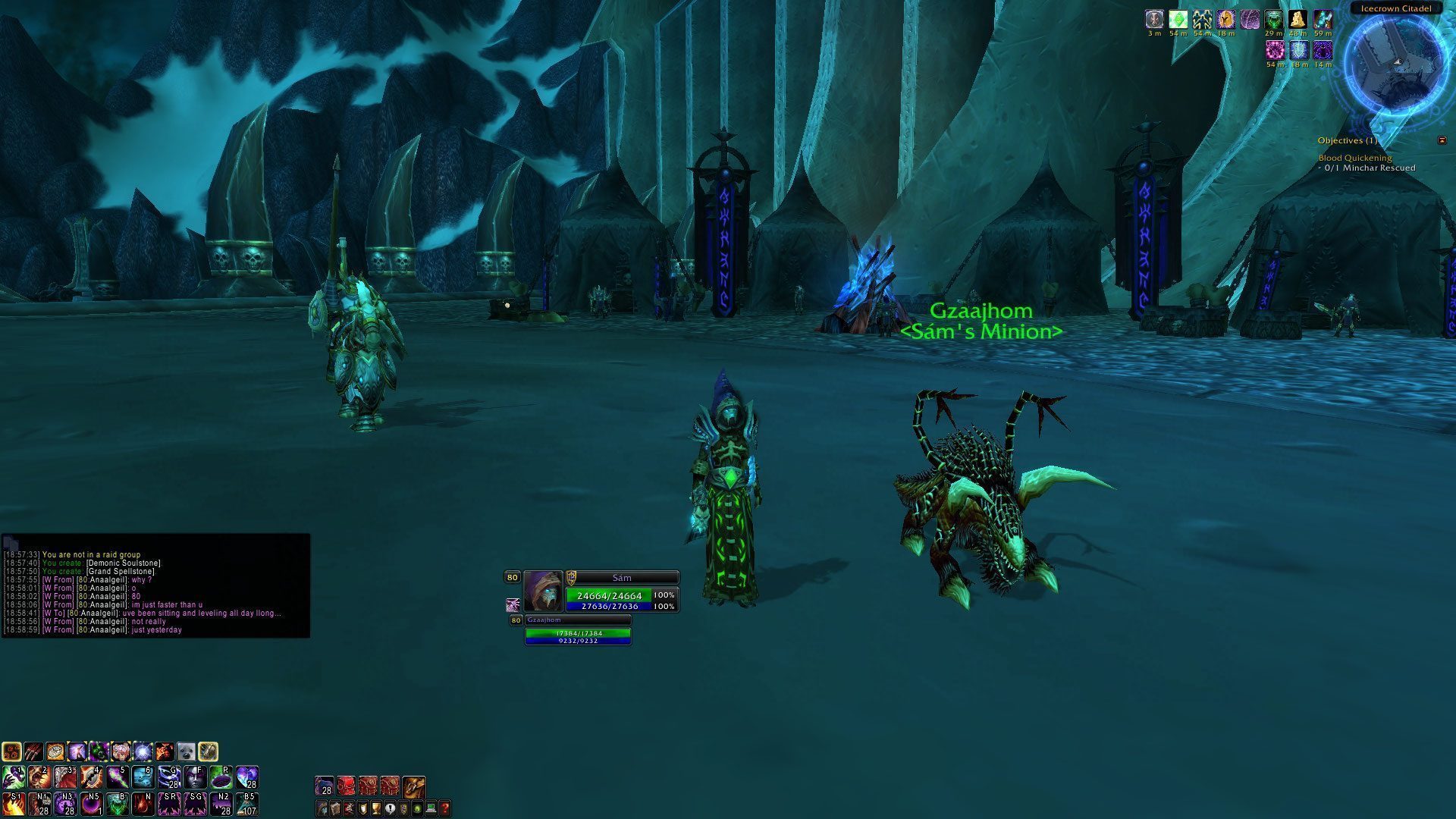Click the Demonic Soulstone link in chat

click(x=124, y=563)
